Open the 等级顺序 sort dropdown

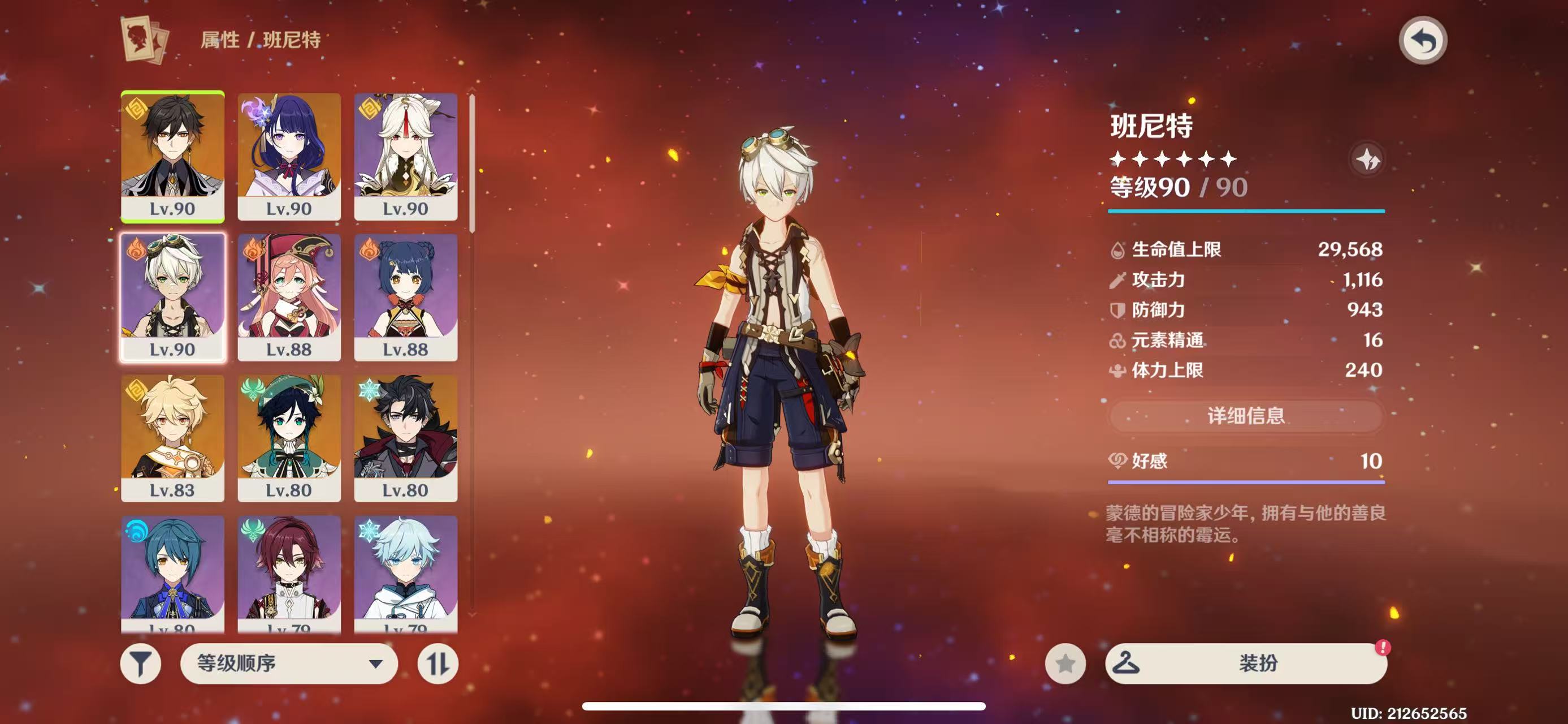tap(289, 663)
